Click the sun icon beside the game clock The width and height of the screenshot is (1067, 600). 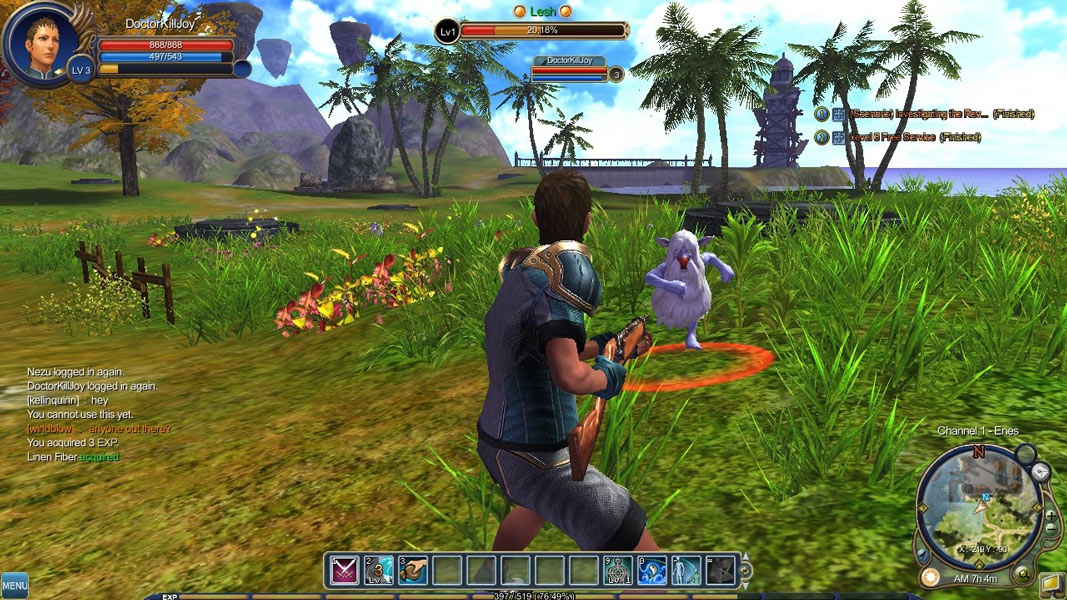click(x=930, y=577)
